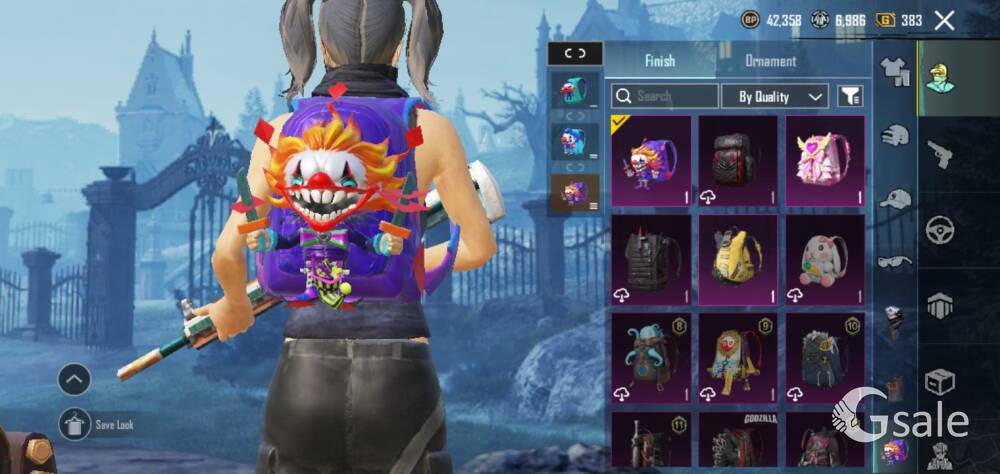Select the character avatar section
This screenshot has width=1000, height=474.
(940, 77)
